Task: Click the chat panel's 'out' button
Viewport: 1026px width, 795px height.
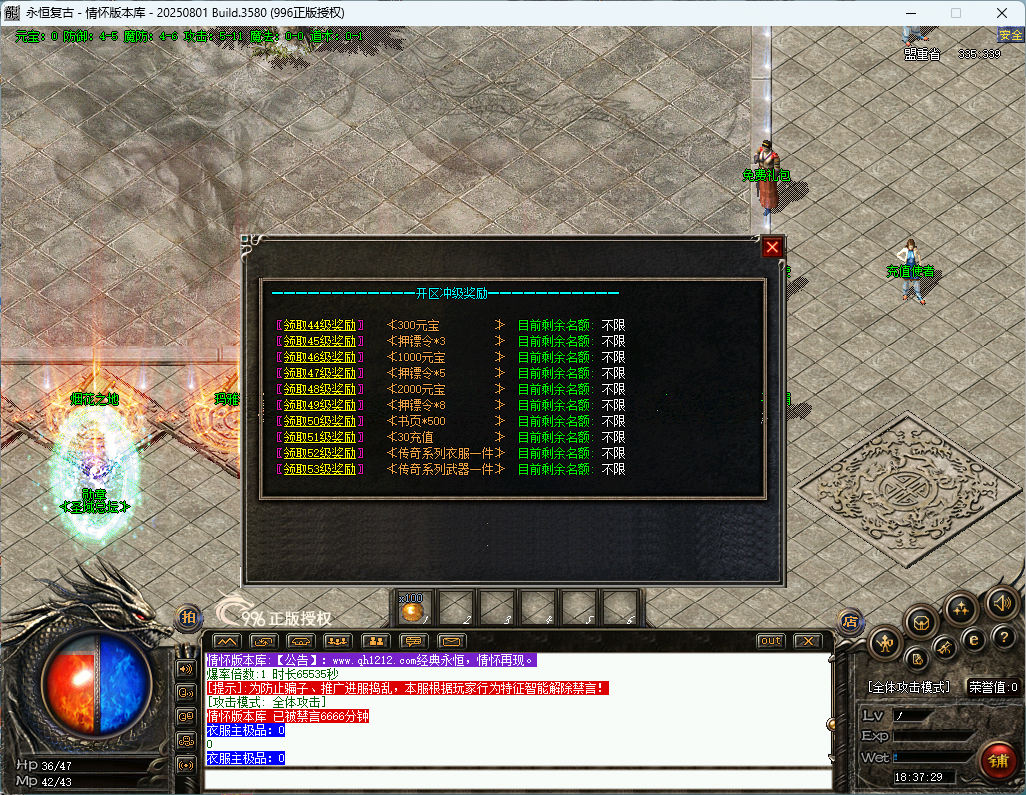Action: coord(771,641)
